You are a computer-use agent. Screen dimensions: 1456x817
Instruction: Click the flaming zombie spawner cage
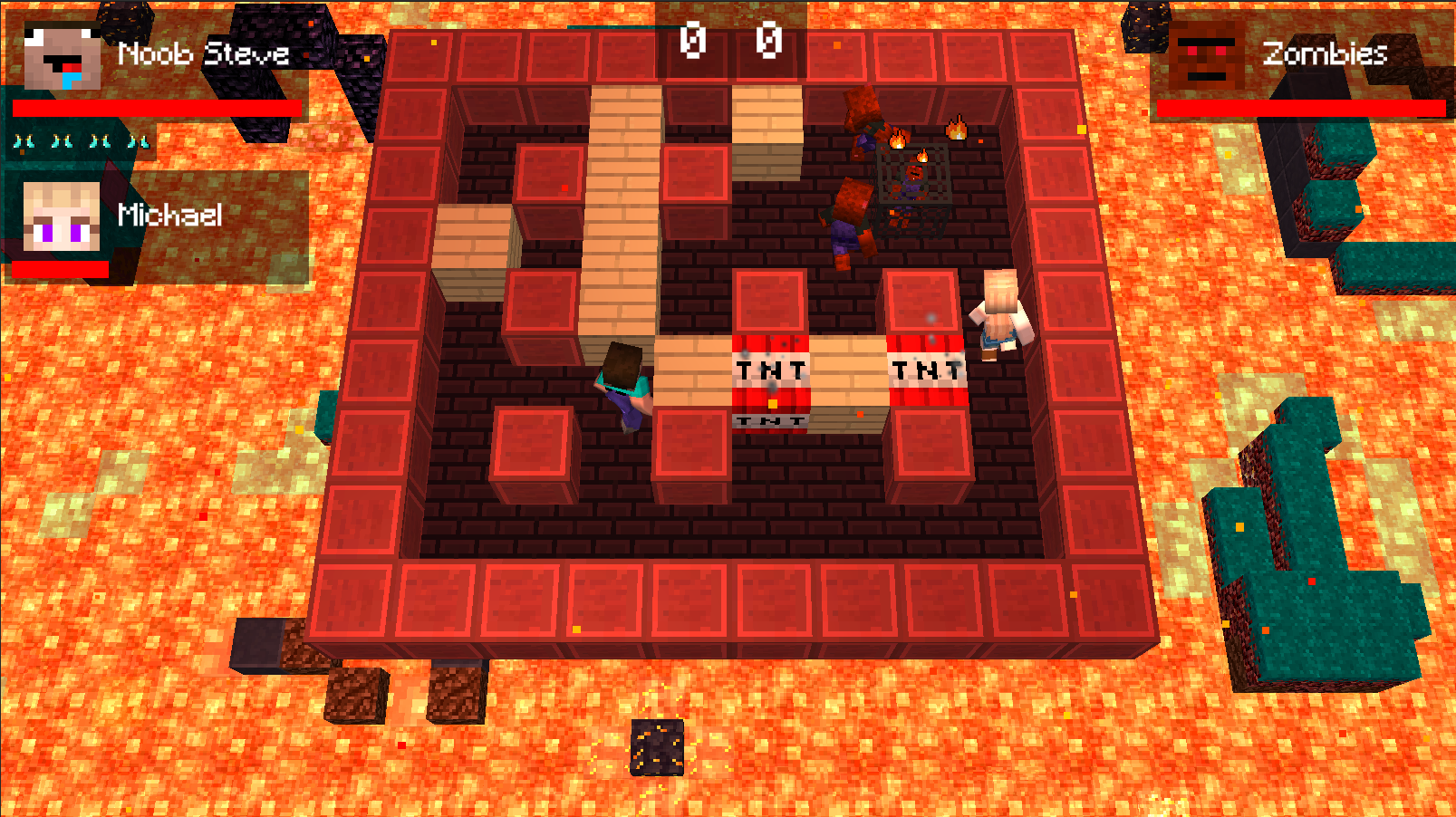[912, 177]
